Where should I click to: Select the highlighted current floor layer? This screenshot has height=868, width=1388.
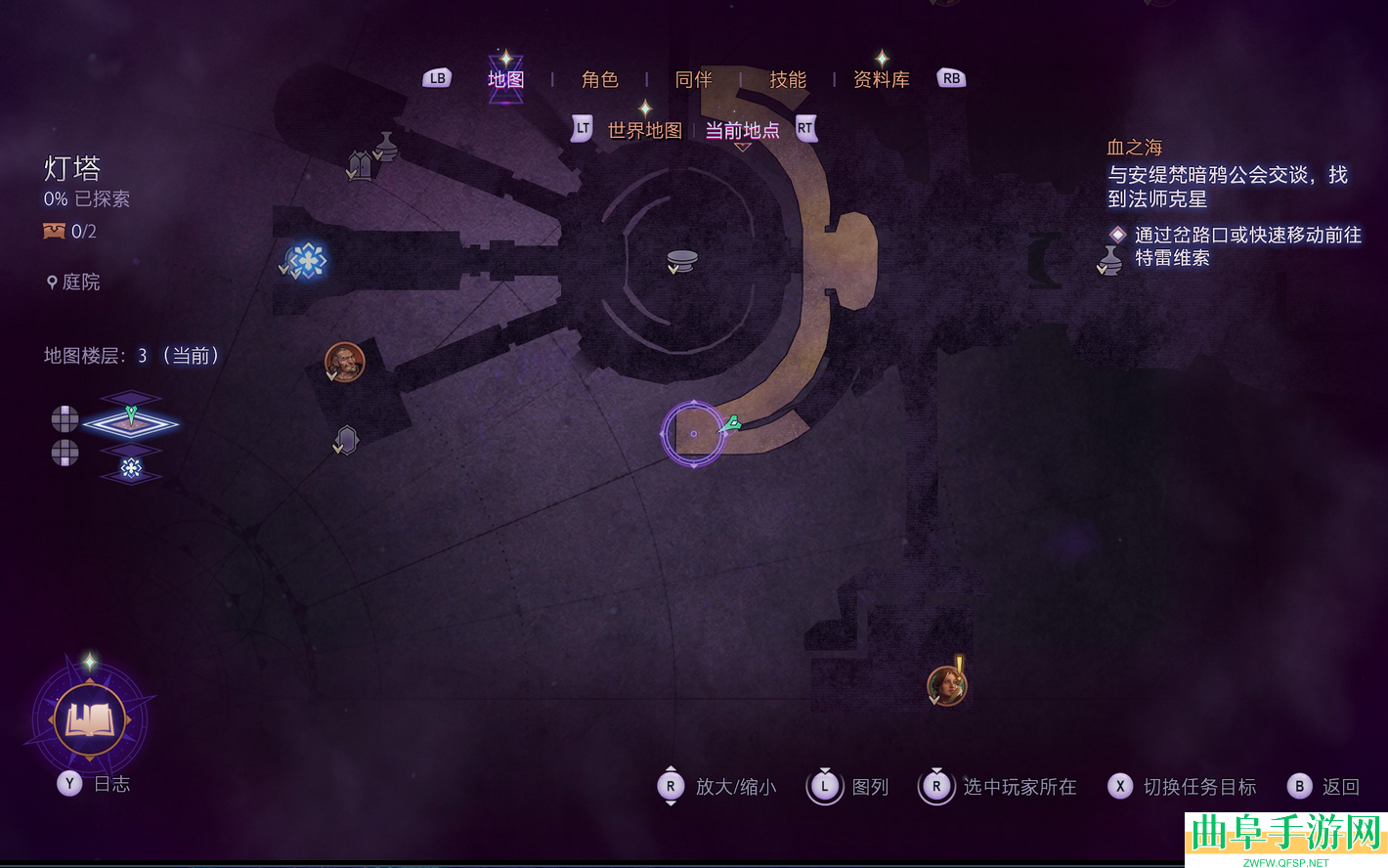click(131, 422)
